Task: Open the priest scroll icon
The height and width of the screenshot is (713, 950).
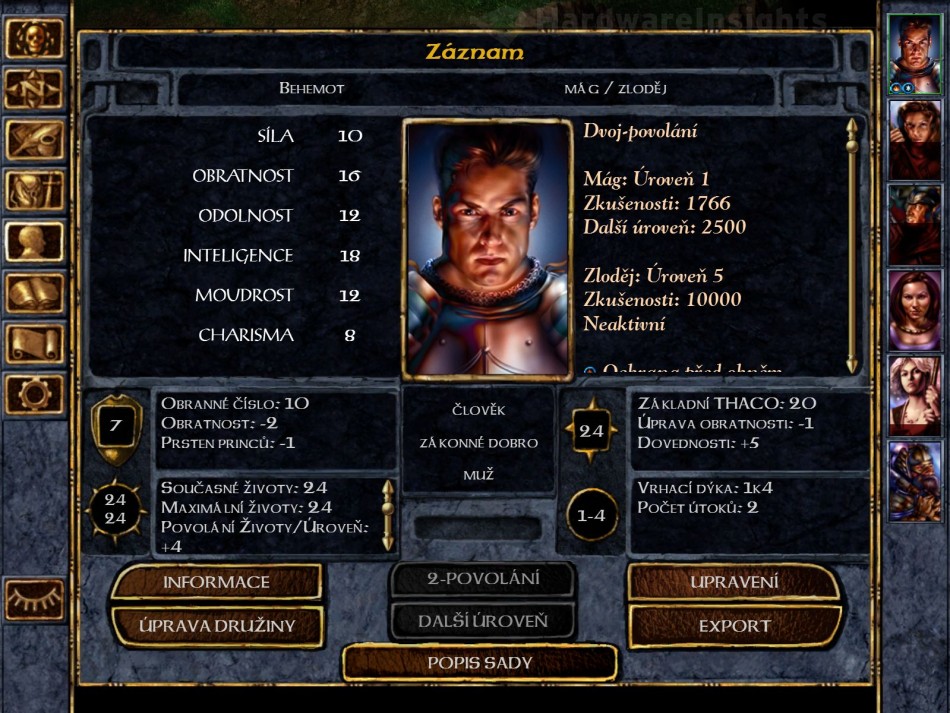Action: [x=34, y=343]
